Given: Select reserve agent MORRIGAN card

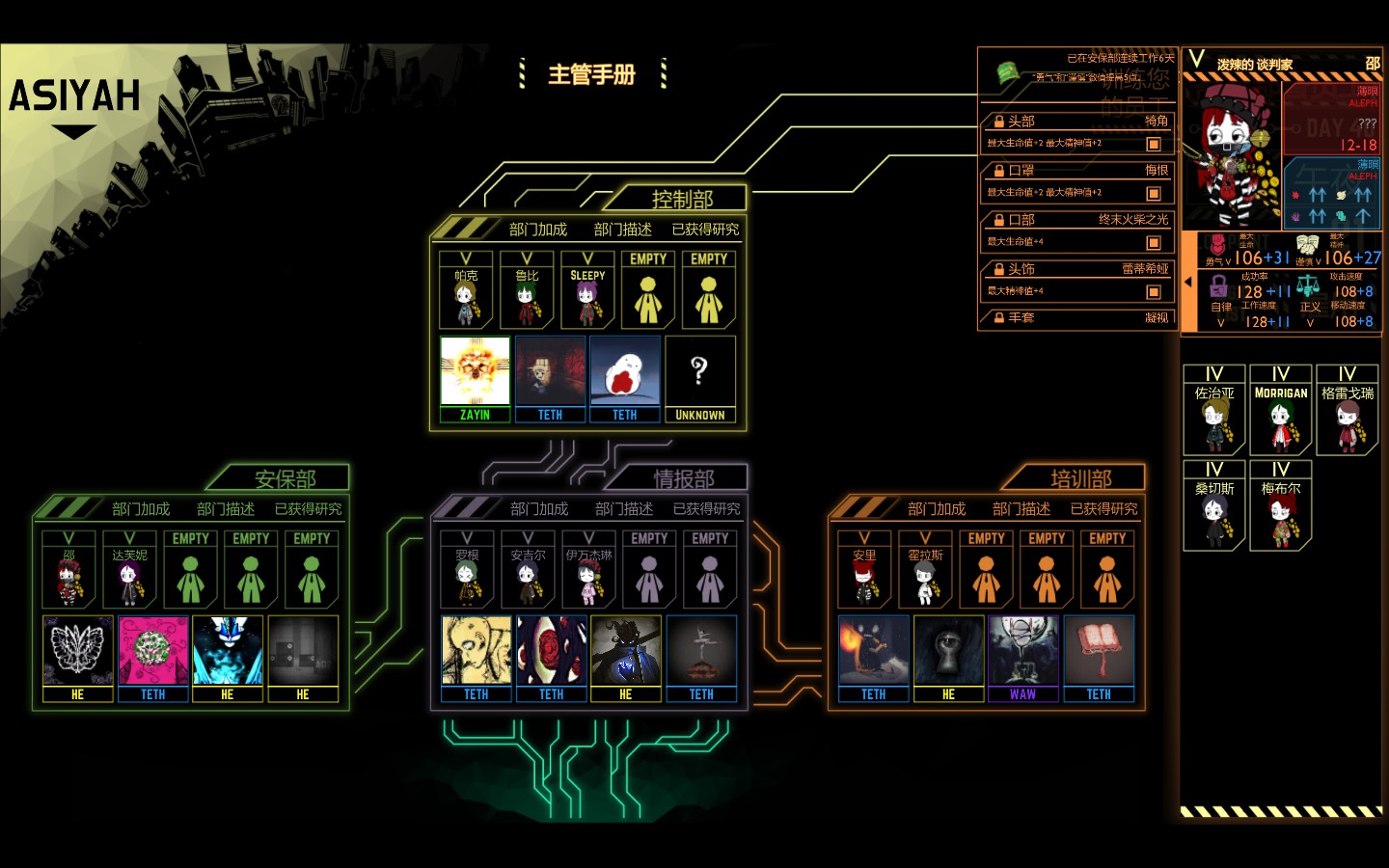Looking at the screenshot, I should point(1280,410).
